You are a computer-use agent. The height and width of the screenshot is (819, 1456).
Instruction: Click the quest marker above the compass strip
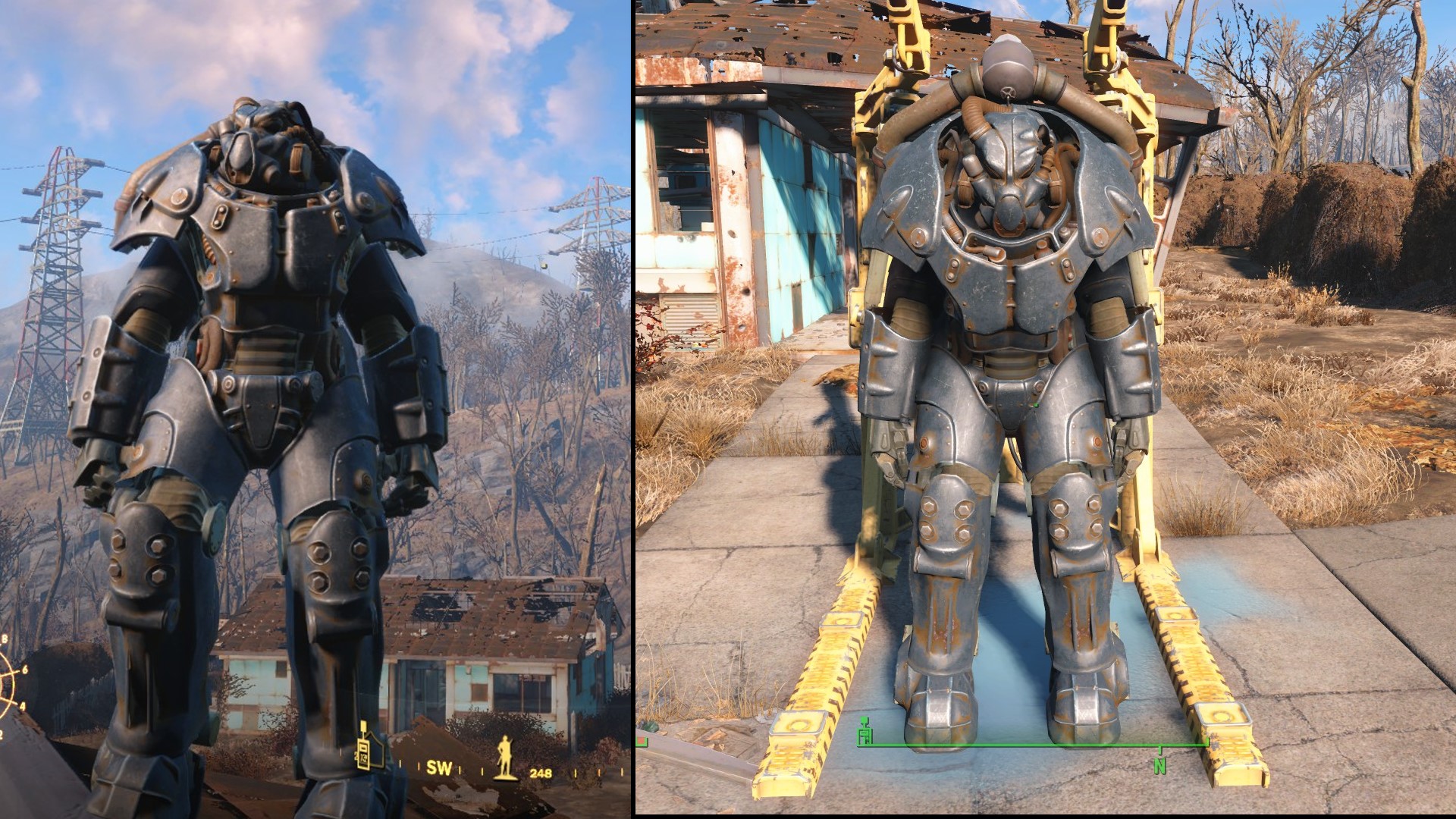coord(363,726)
